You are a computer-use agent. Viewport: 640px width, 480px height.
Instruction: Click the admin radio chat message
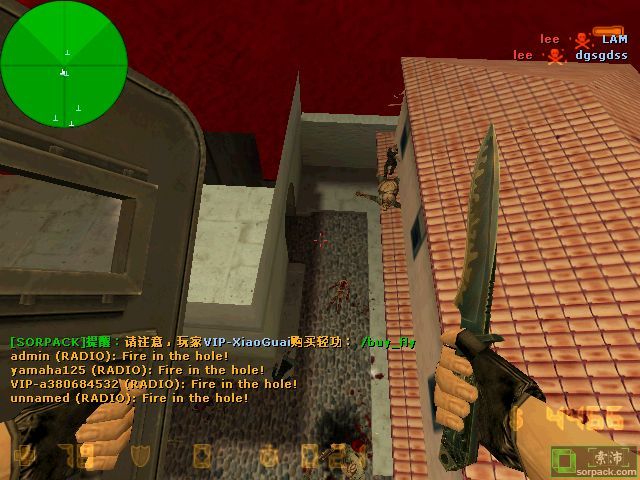tap(119, 356)
